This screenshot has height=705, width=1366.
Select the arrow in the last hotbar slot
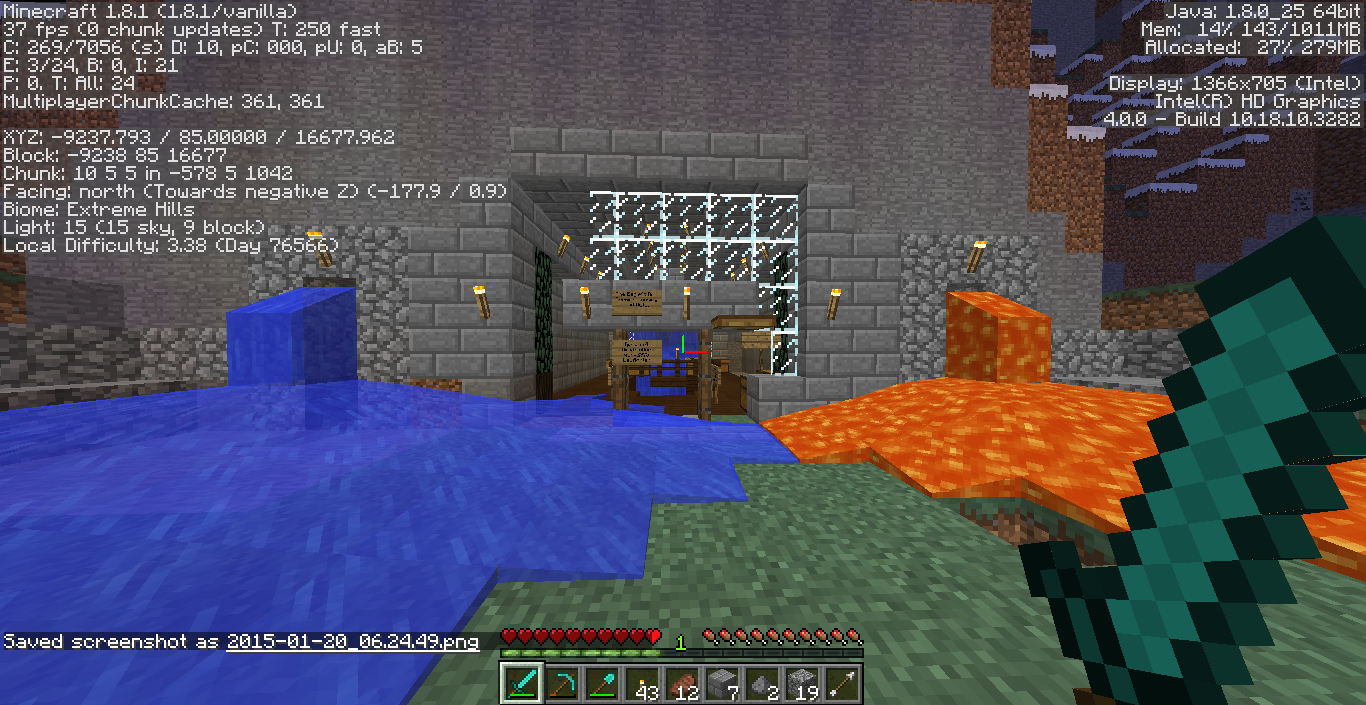pos(842,683)
